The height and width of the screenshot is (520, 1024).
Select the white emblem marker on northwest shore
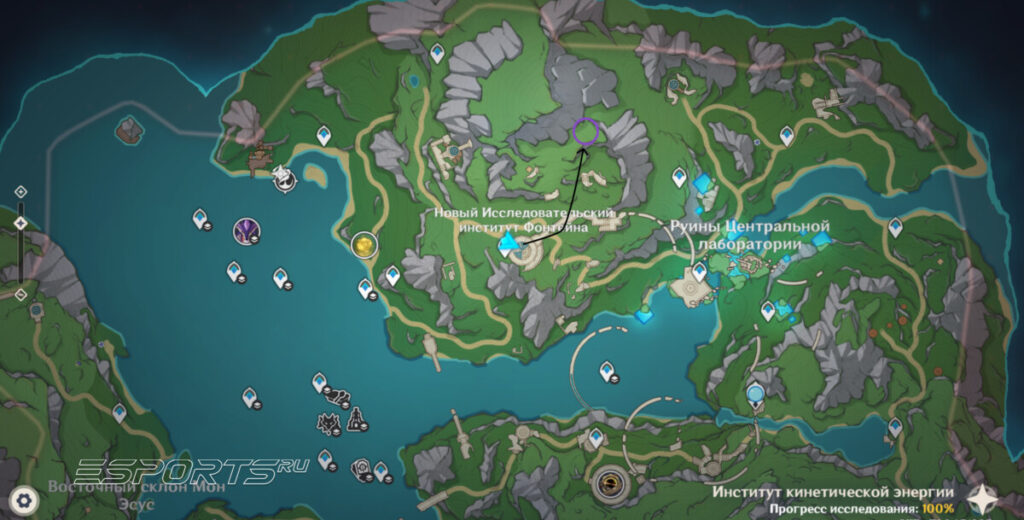[285, 177]
